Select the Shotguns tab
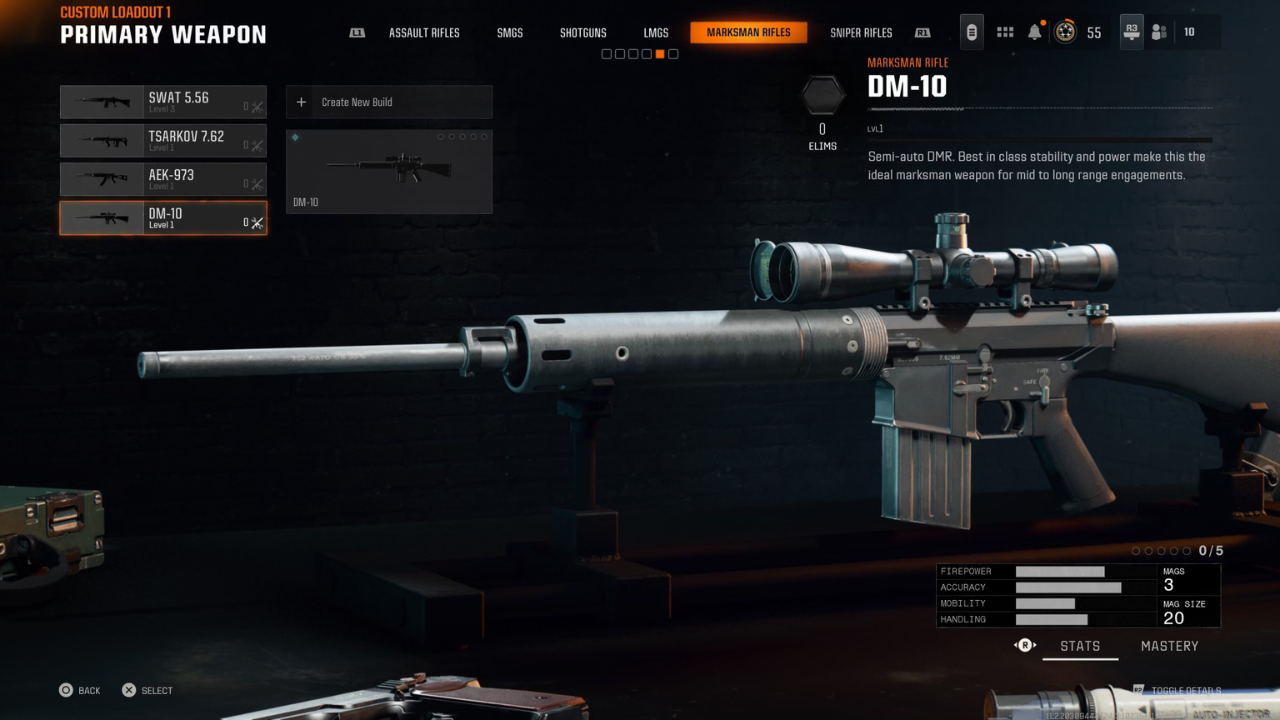 pyautogui.click(x=583, y=33)
